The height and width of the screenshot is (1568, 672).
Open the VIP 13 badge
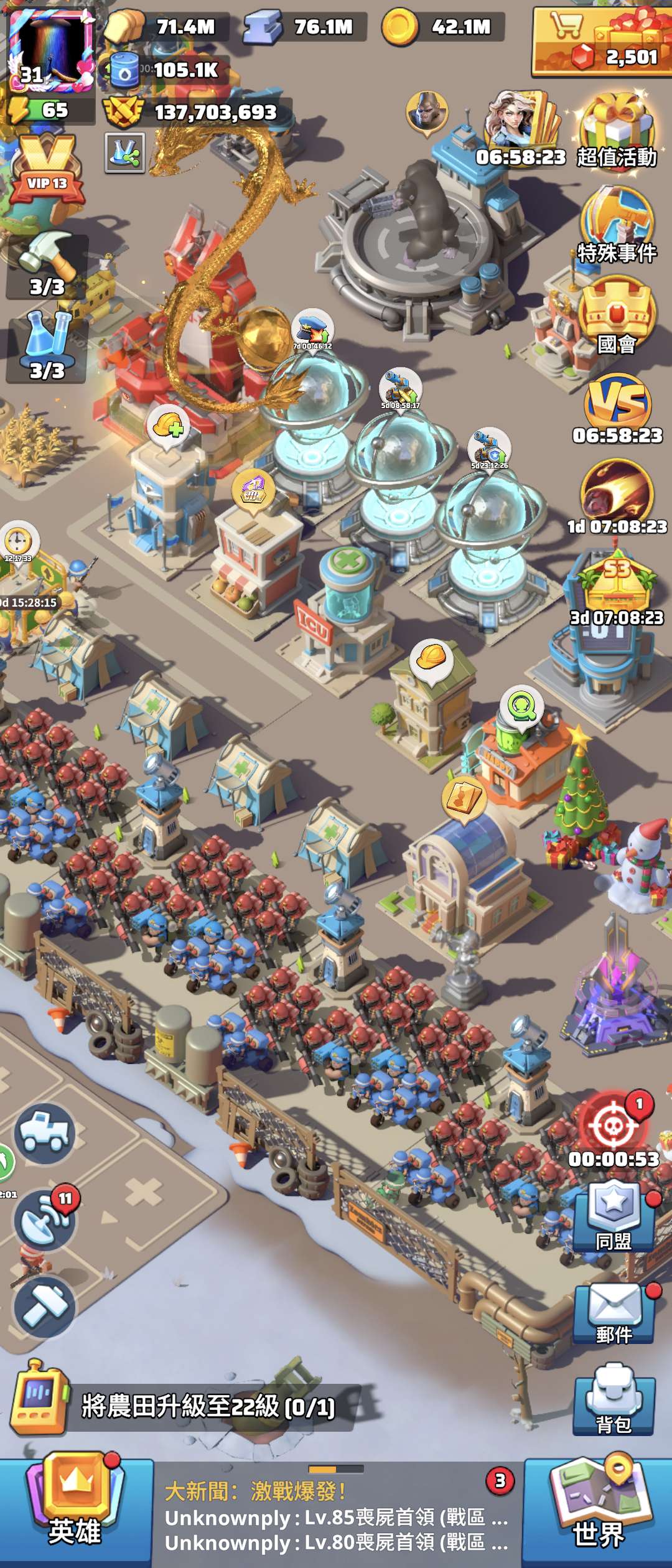coord(47,171)
